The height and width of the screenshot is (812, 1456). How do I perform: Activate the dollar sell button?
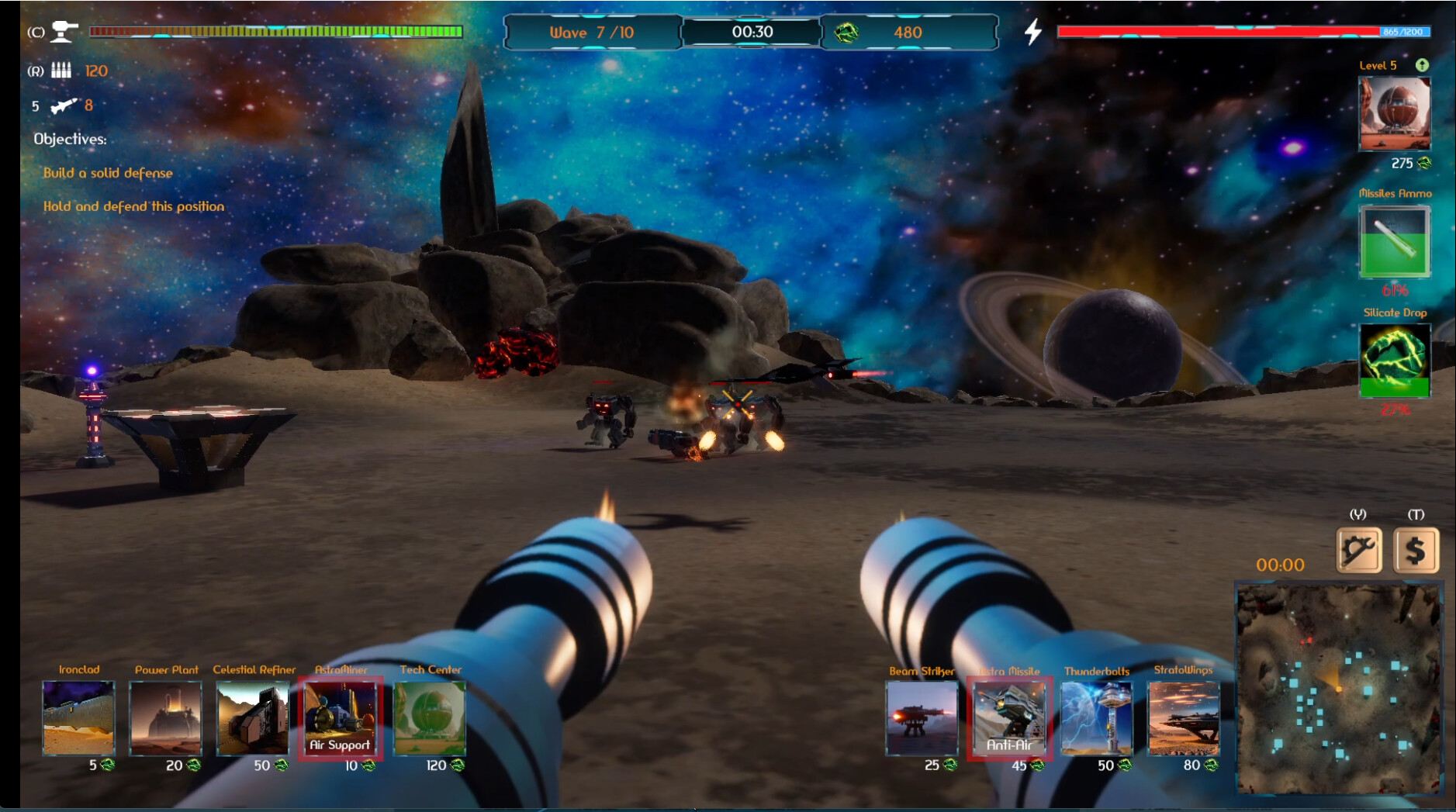(1416, 551)
